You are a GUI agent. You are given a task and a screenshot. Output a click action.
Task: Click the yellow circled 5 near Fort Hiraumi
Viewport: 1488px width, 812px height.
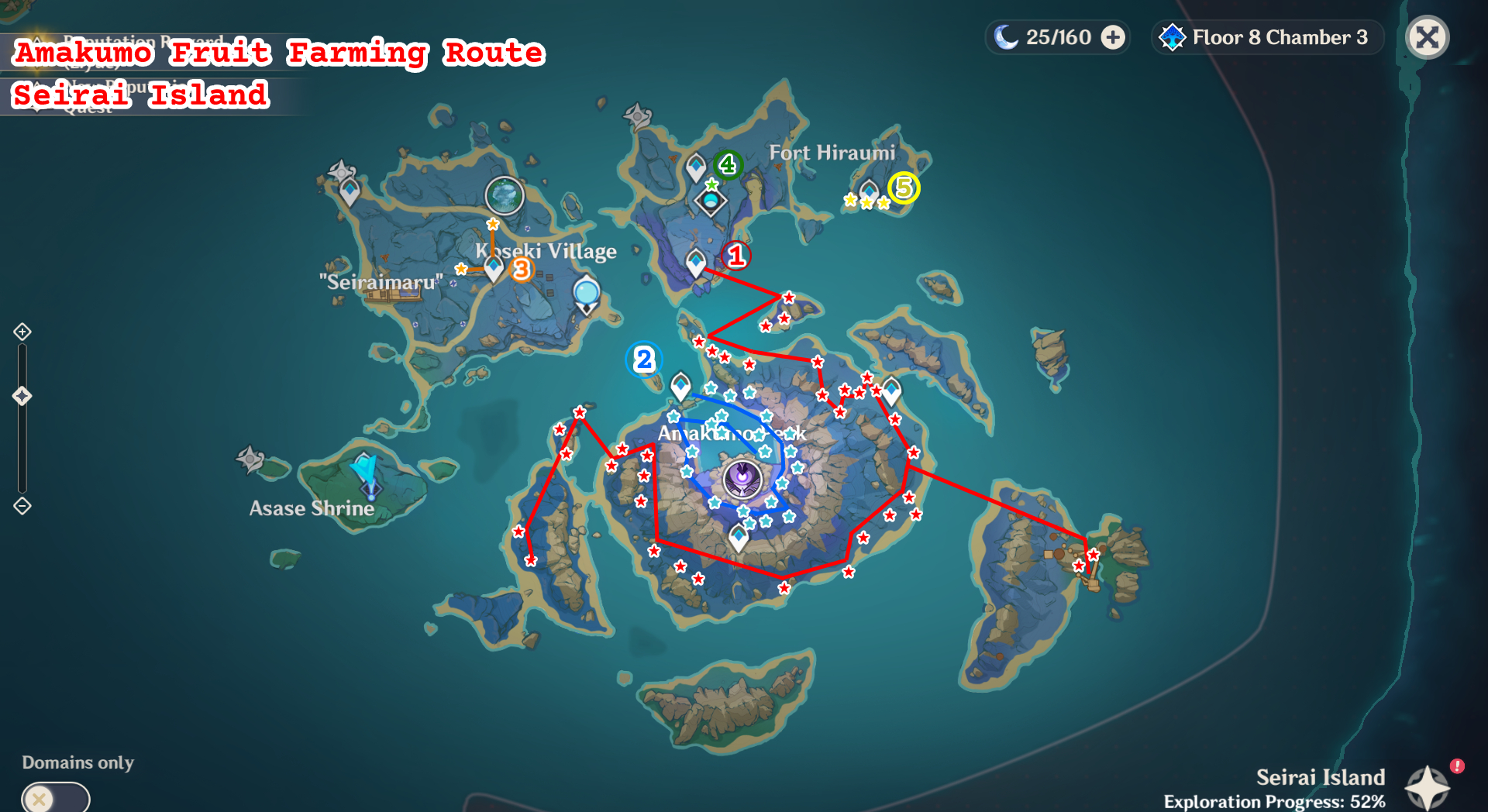point(904,188)
